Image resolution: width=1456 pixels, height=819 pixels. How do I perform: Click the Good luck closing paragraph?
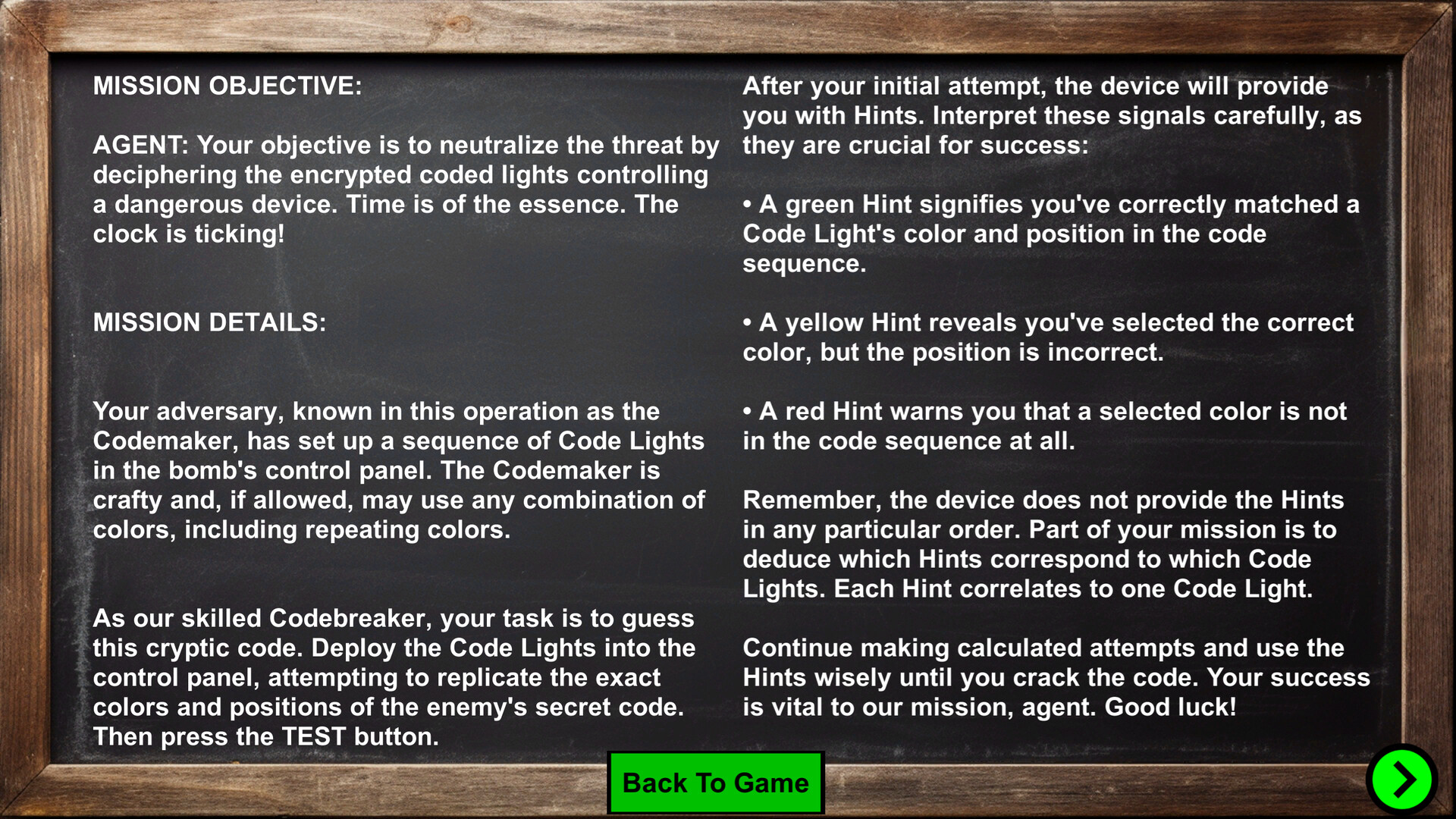tap(1054, 677)
